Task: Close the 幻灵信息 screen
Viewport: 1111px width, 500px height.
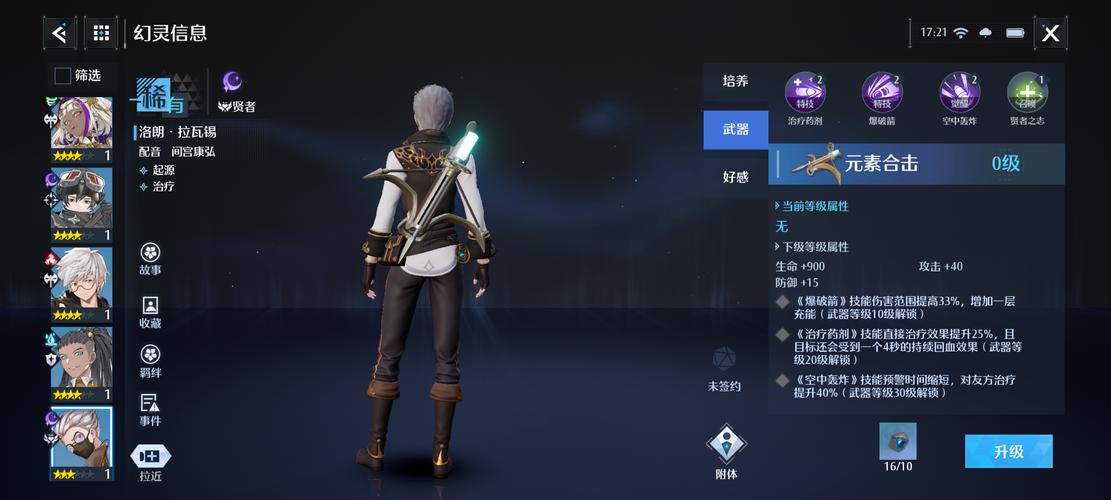Action: [x=1050, y=33]
